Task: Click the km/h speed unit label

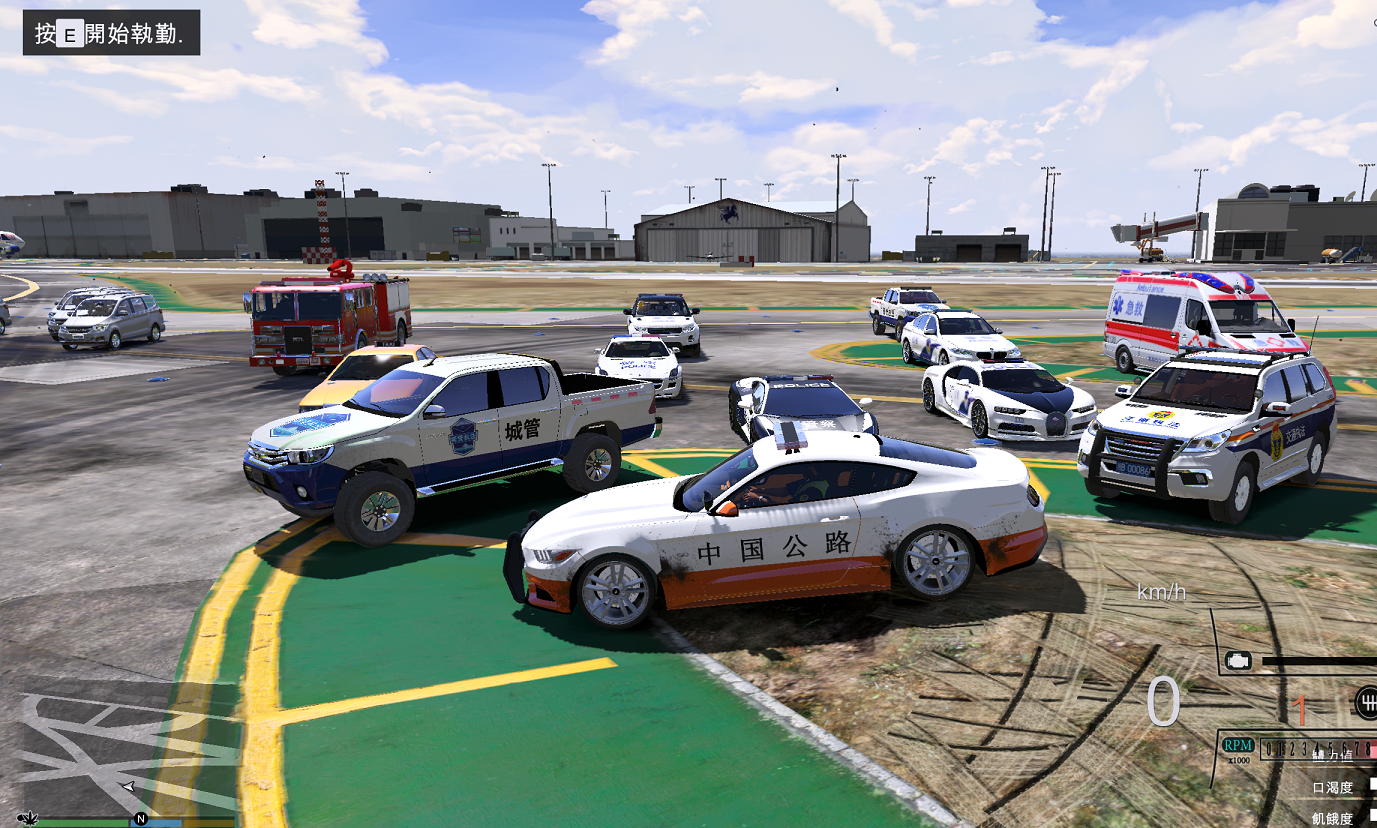Action: (1159, 592)
